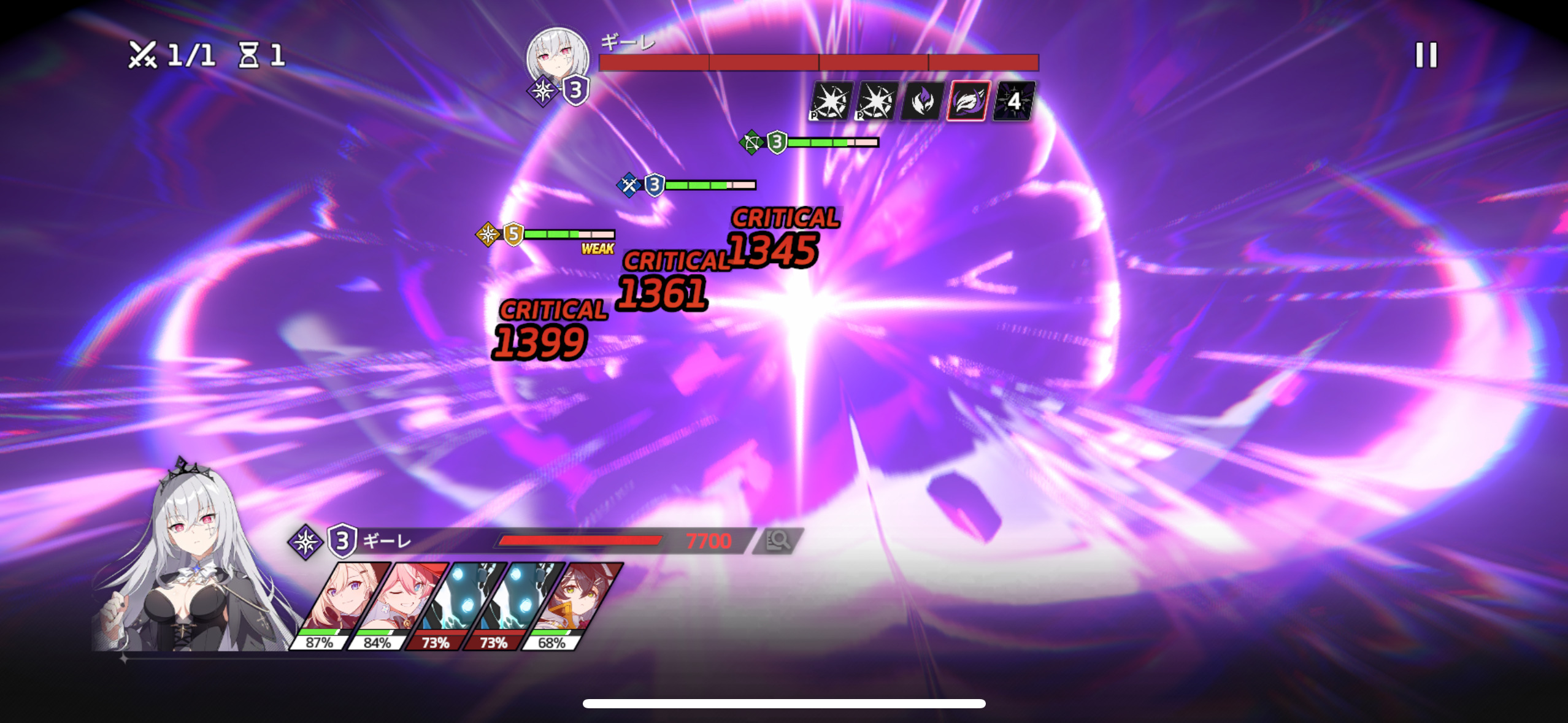
Task: View the purple flame enemy skill icon
Action: tap(921, 101)
